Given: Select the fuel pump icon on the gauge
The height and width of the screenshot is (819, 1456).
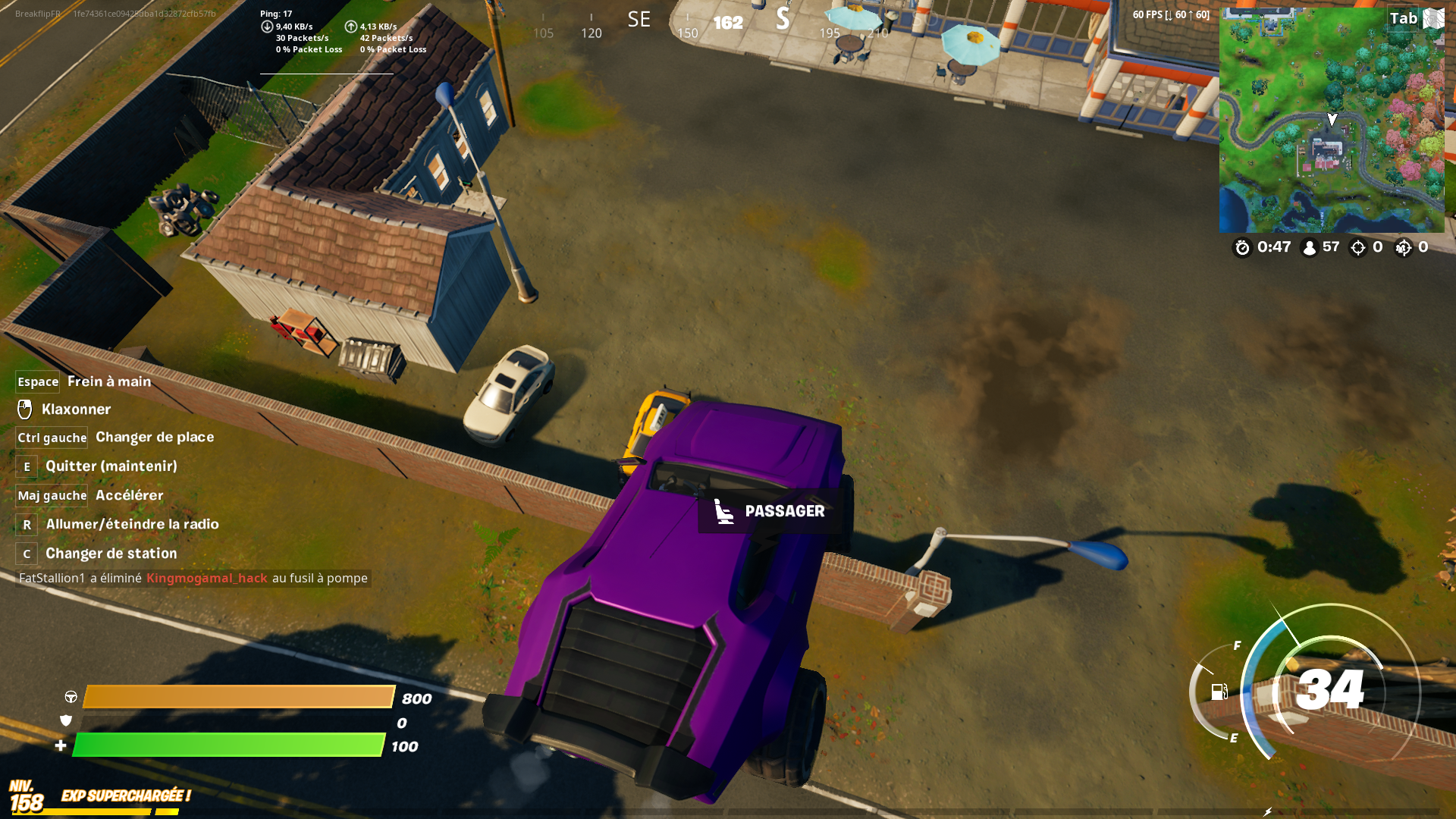Looking at the screenshot, I should (x=1219, y=692).
